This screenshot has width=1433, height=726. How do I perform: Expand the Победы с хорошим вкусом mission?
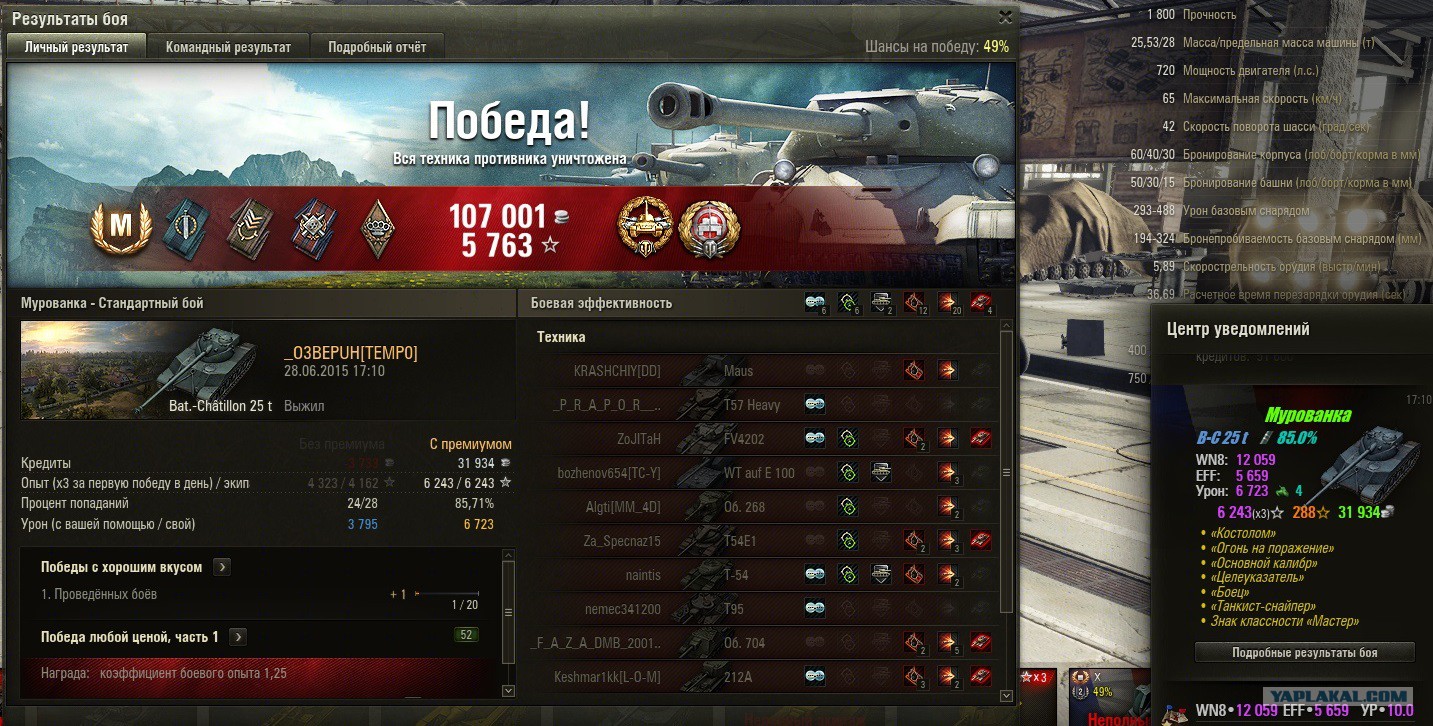tap(222, 567)
